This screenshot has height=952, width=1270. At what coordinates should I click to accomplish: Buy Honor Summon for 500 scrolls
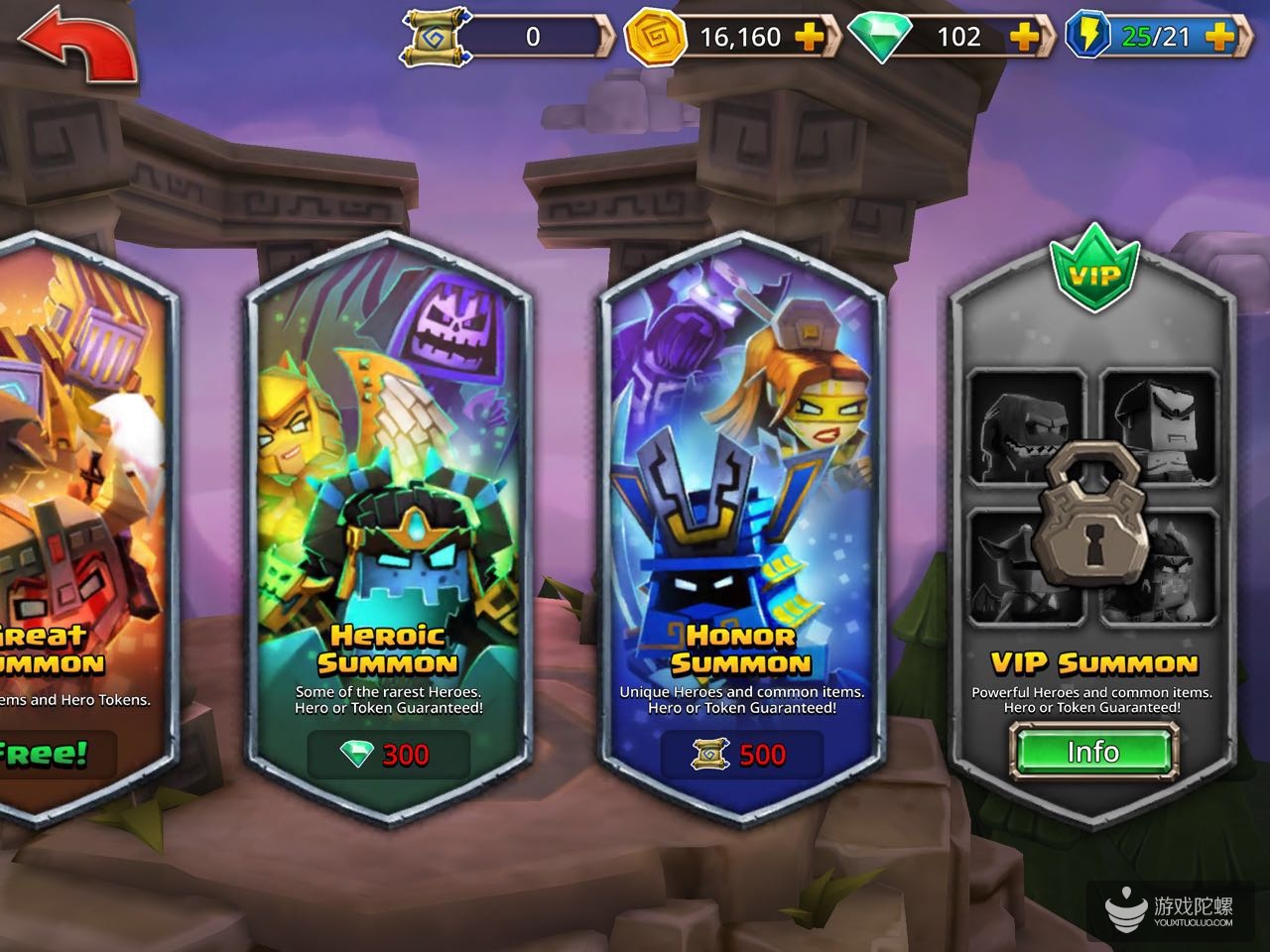click(x=741, y=755)
